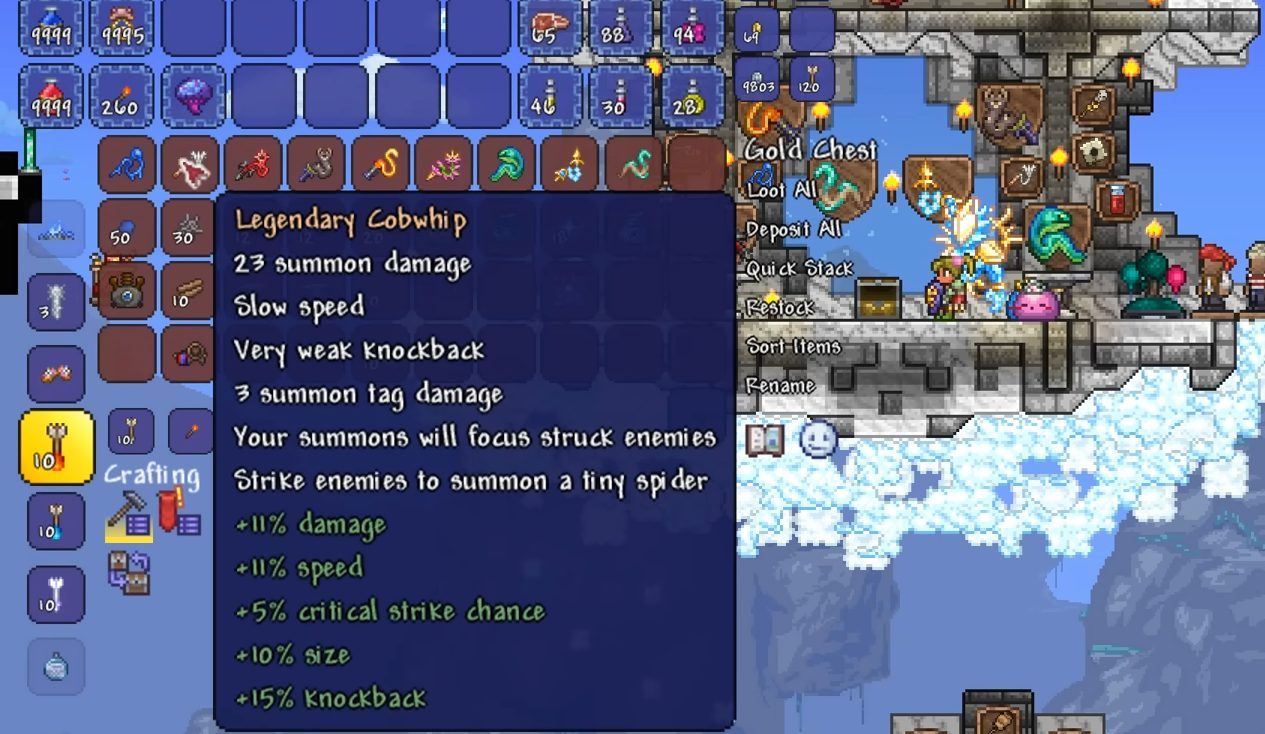The height and width of the screenshot is (734, 1265).
Task: Open the emote face menu
Action: point(818,440)
